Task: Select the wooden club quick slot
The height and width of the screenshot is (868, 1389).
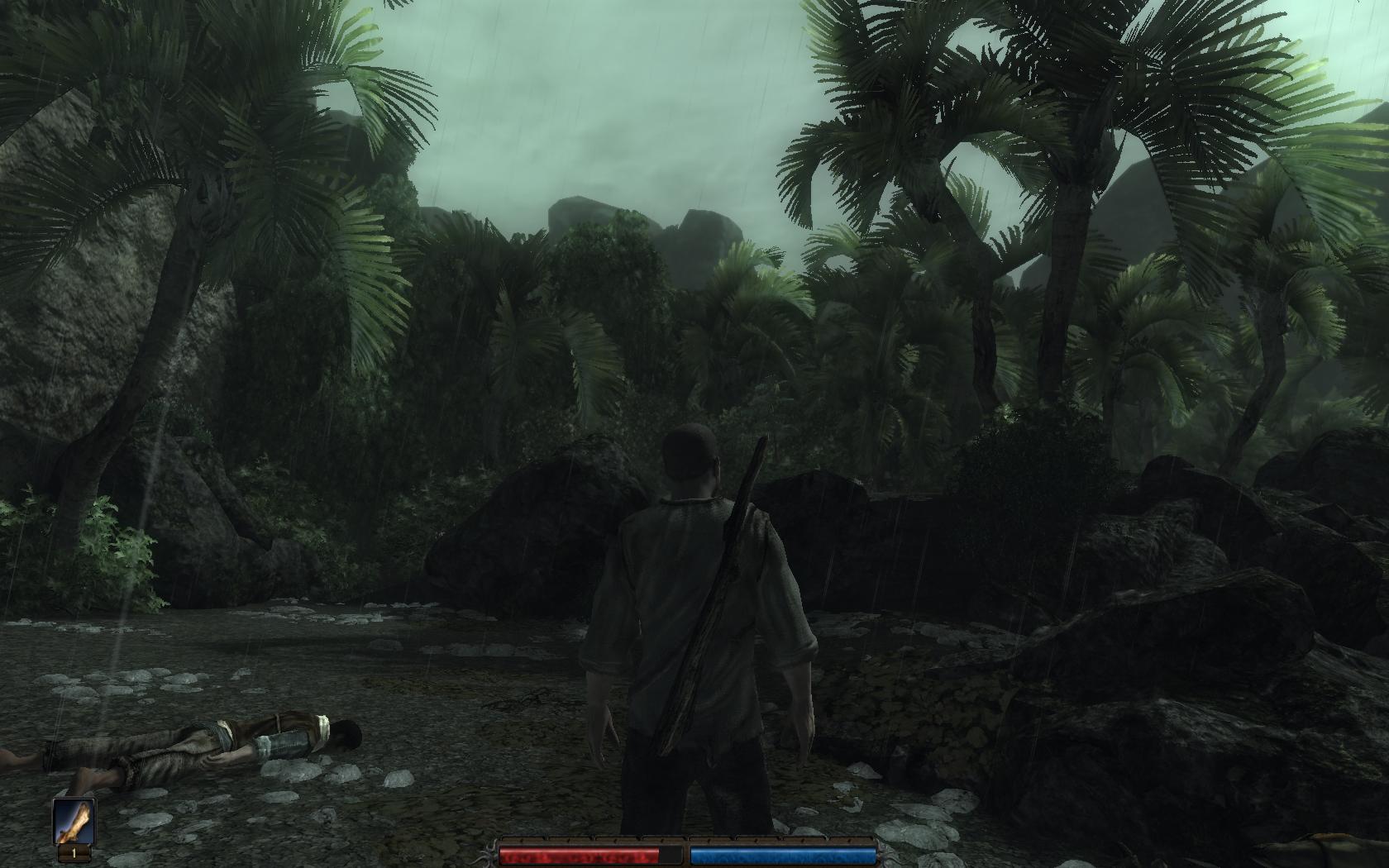Action: pos(74,822)
